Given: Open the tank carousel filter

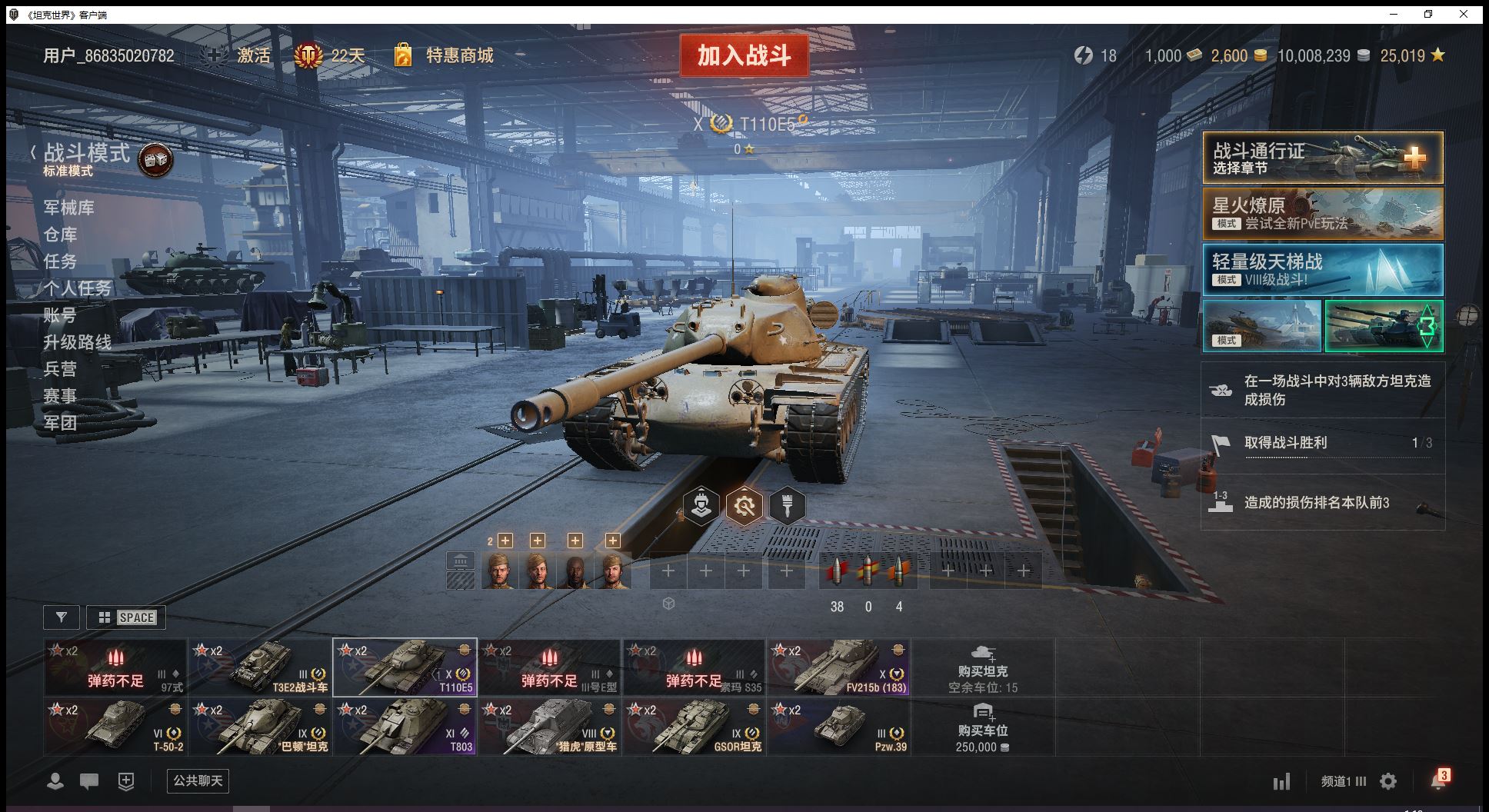Looking at the screenshot, I should (62, 617).
